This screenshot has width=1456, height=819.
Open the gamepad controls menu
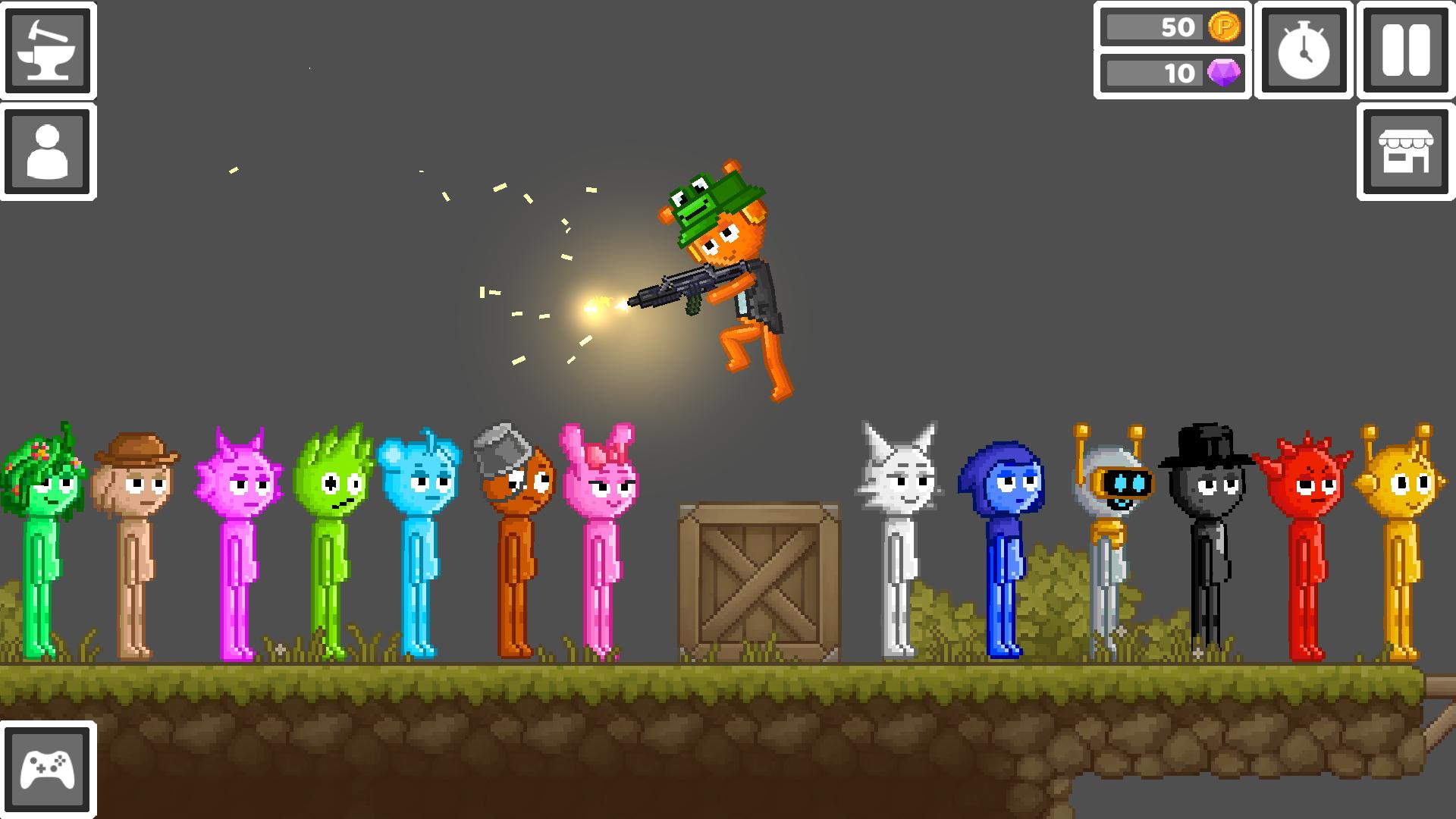click(48, 768)
